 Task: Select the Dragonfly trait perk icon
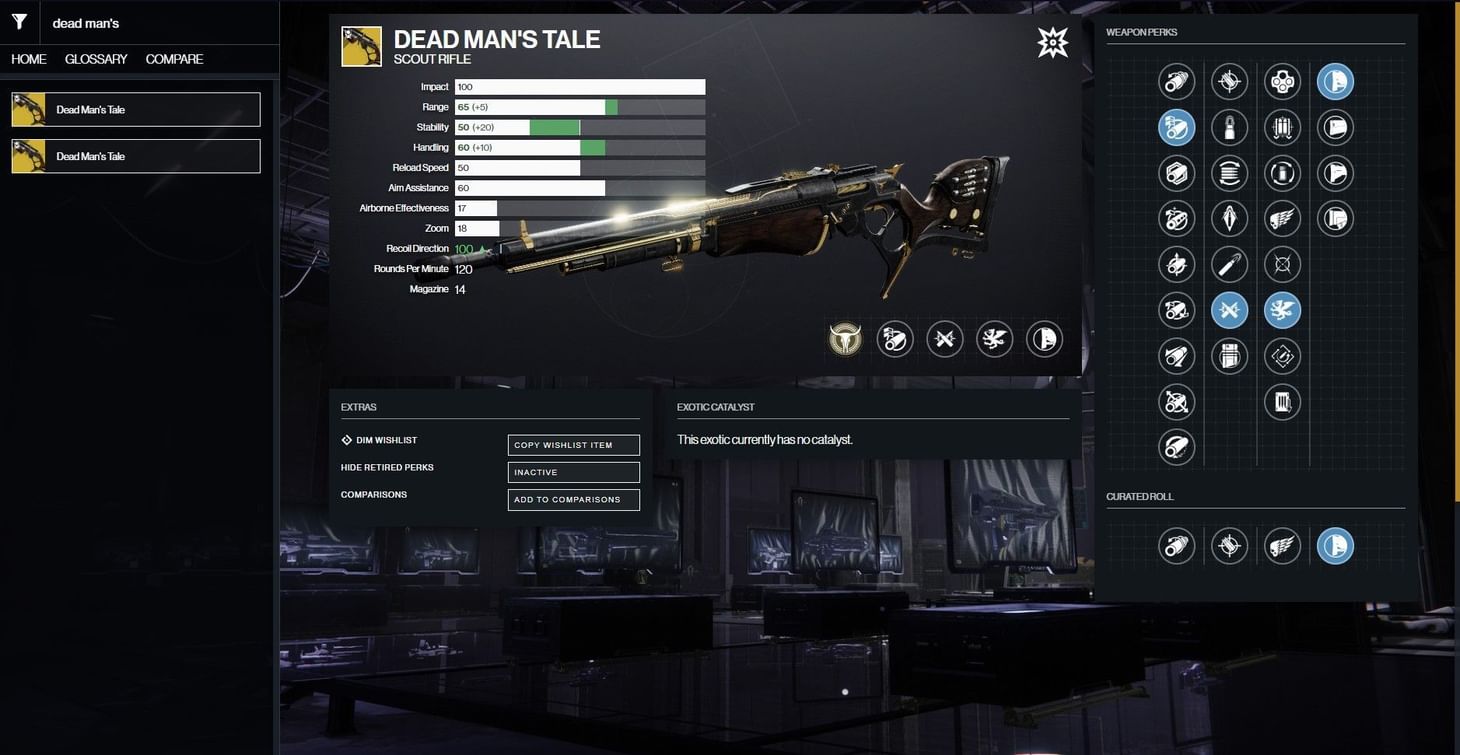tap(1283, 310)
